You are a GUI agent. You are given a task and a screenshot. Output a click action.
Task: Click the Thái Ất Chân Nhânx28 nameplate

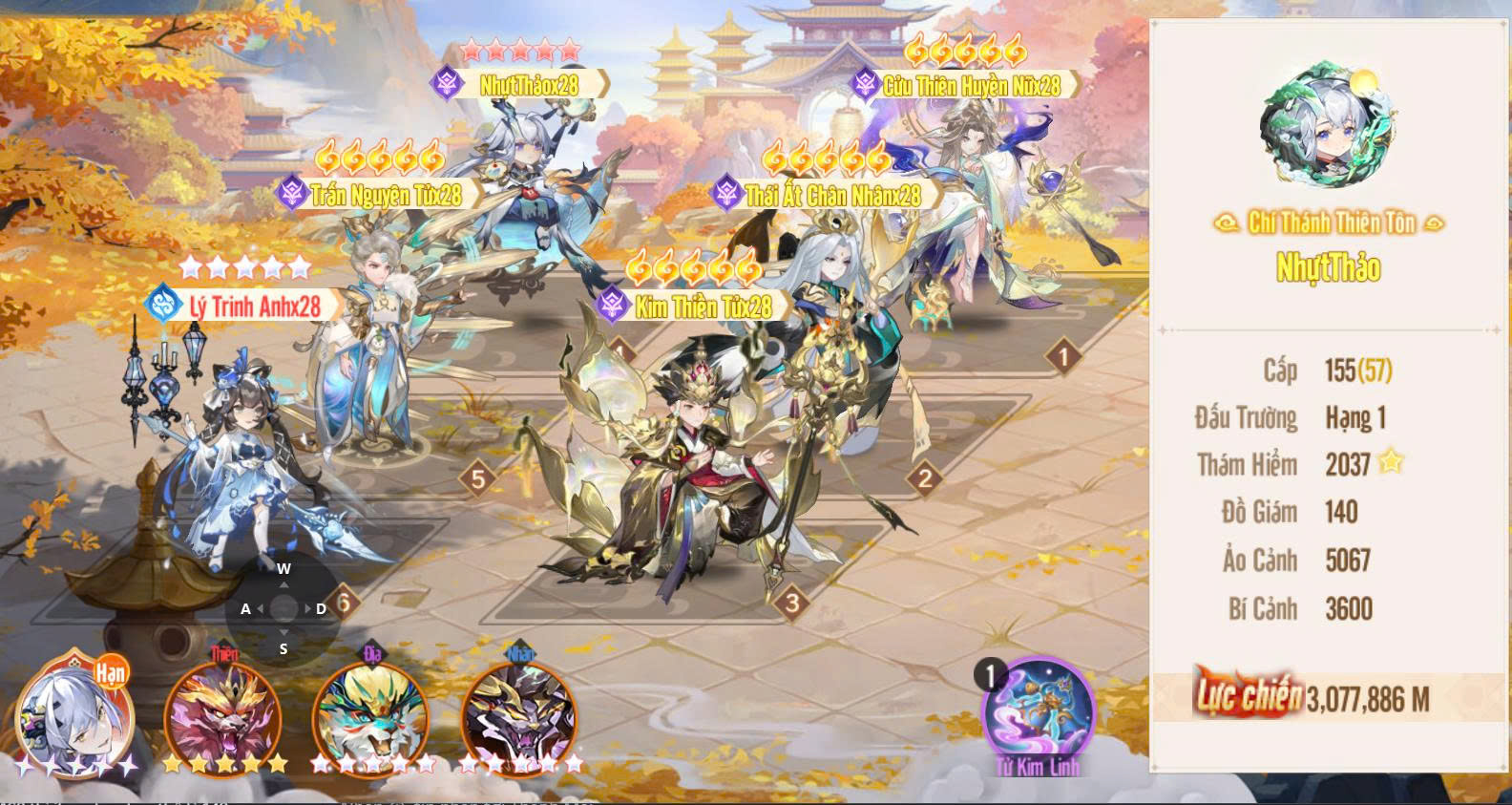(x=833, y=194)
